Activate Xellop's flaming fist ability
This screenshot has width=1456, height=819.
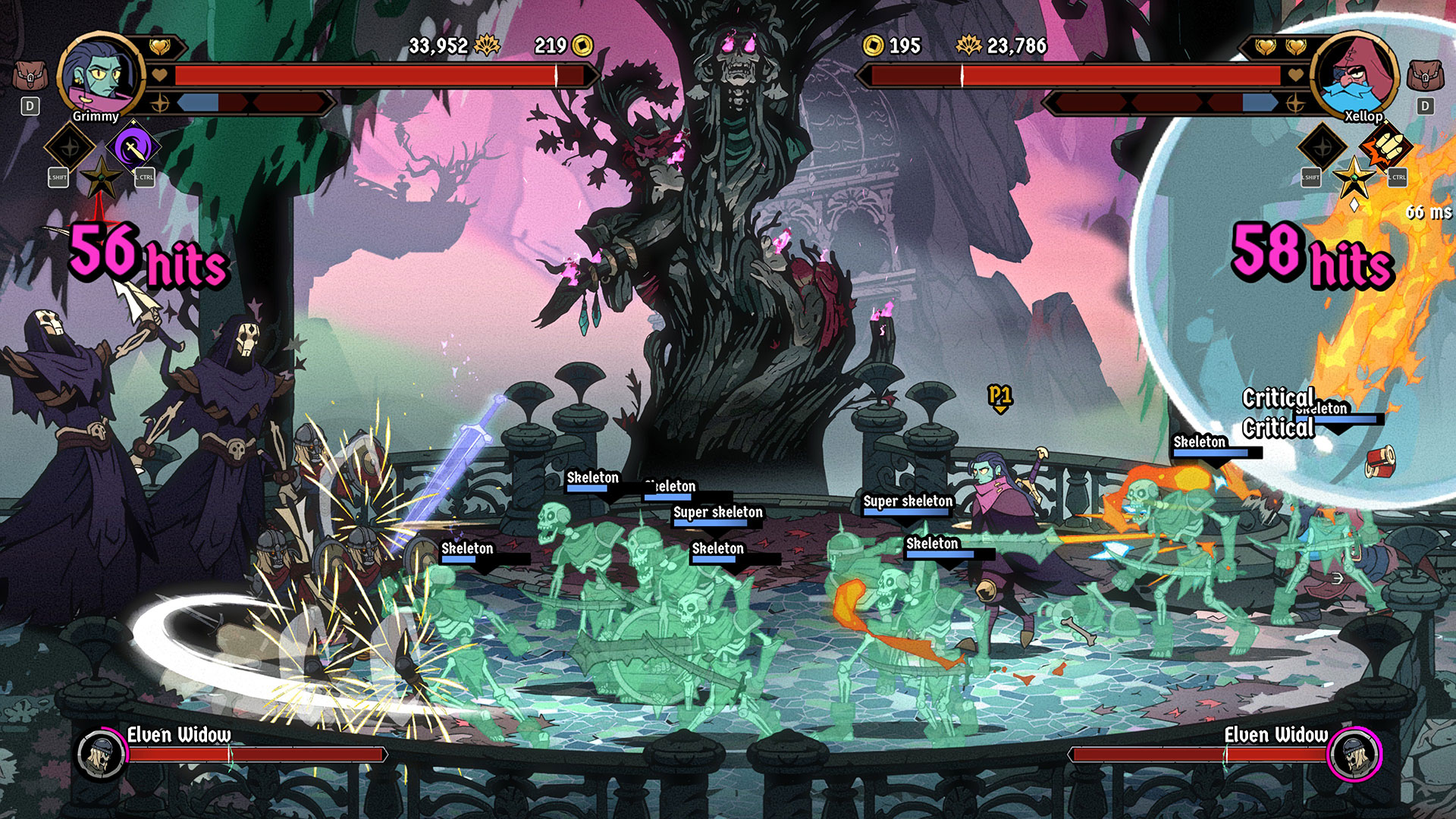point(1385,147)
